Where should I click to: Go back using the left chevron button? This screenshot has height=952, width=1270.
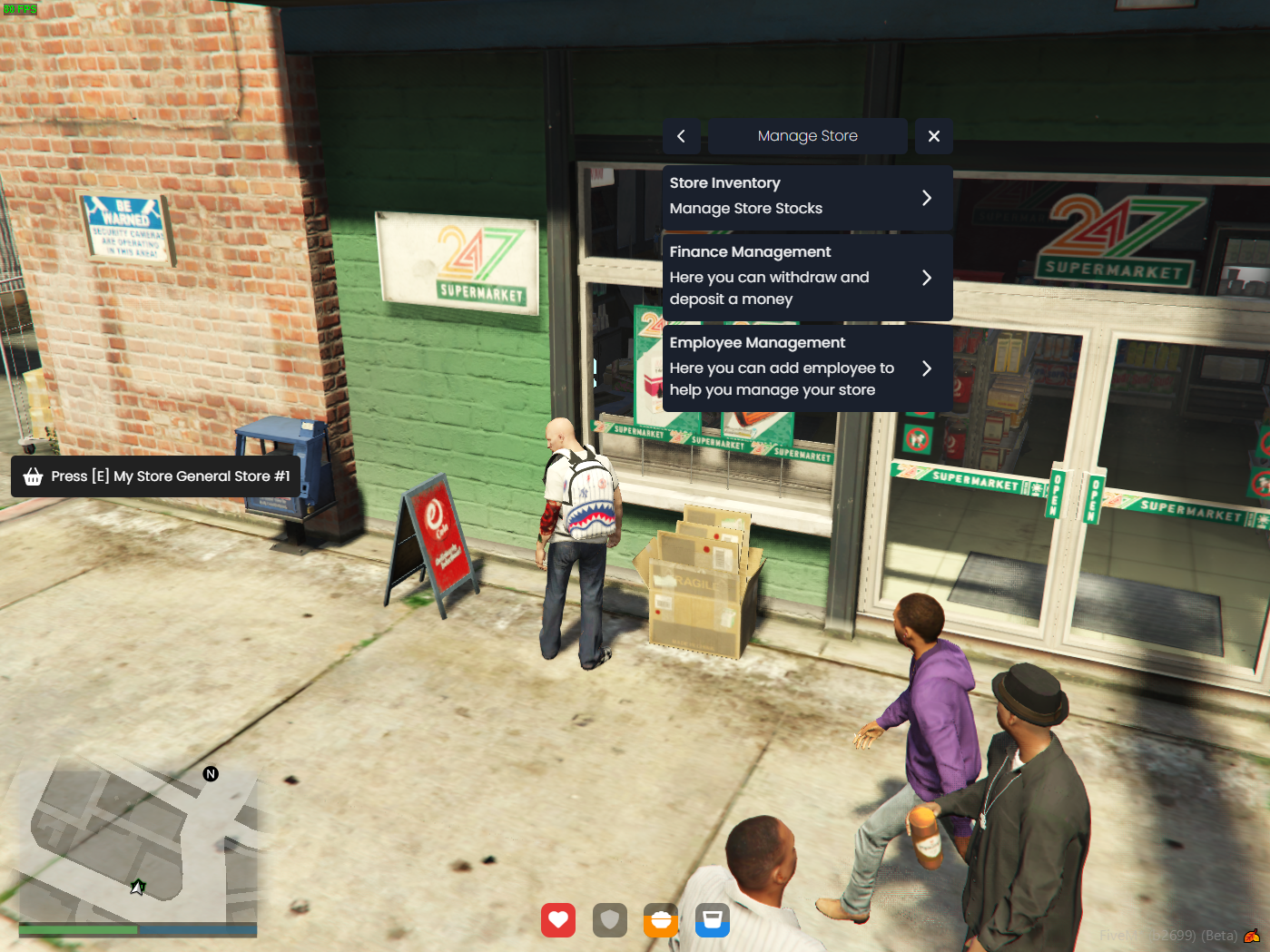click(681, 135)
